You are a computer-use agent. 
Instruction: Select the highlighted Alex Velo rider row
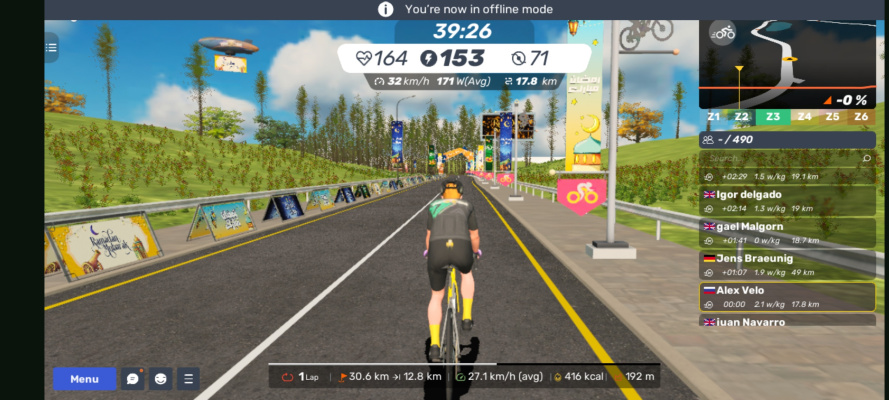click(x=786, y=297)
